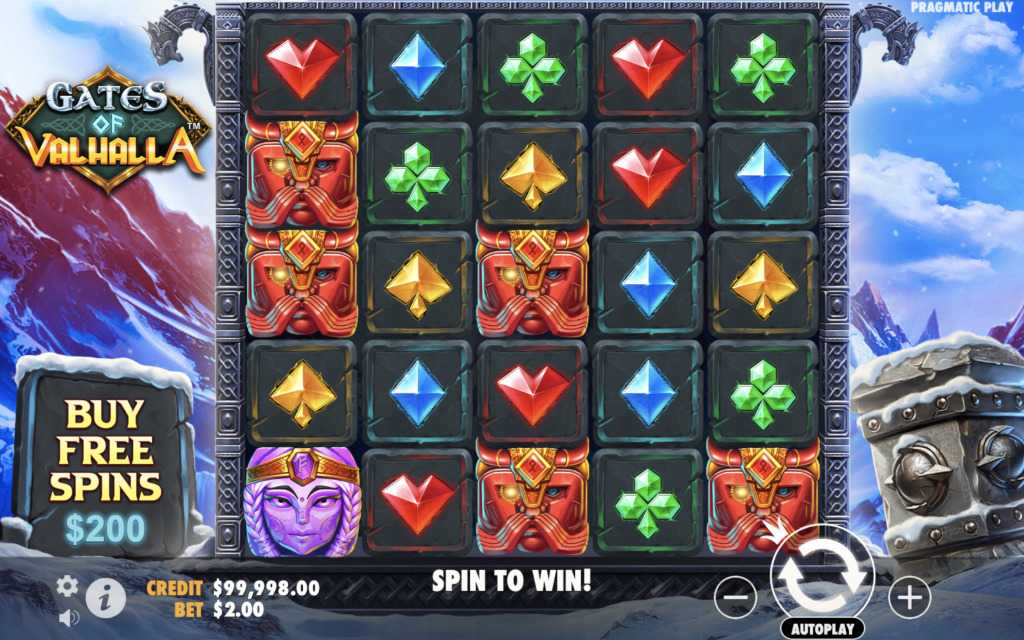Toggle sound with the speaker icon
Image resolution: width=1024 pixels, height=640 pixels.
[x=68, y=617]
